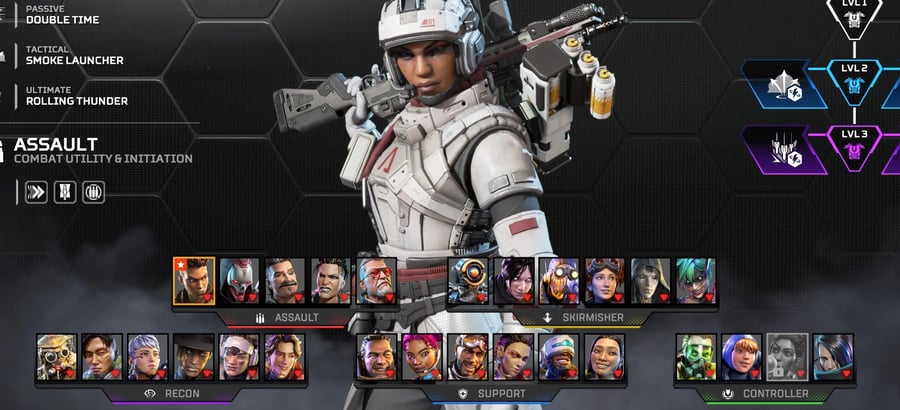
Task: Select the Mad Maggie legend portrait
Action: (331, 281)
